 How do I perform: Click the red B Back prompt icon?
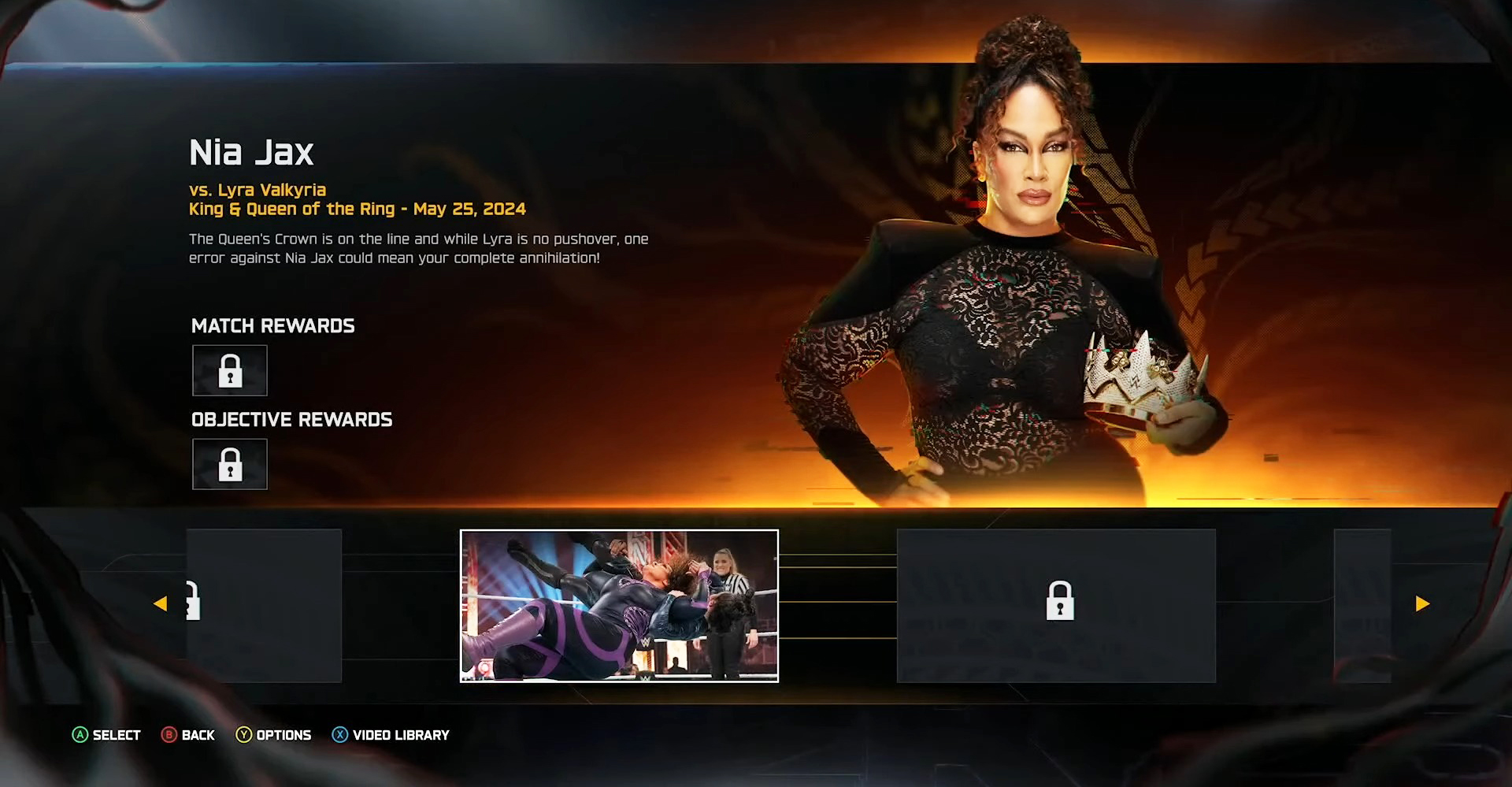pos(169,735)
